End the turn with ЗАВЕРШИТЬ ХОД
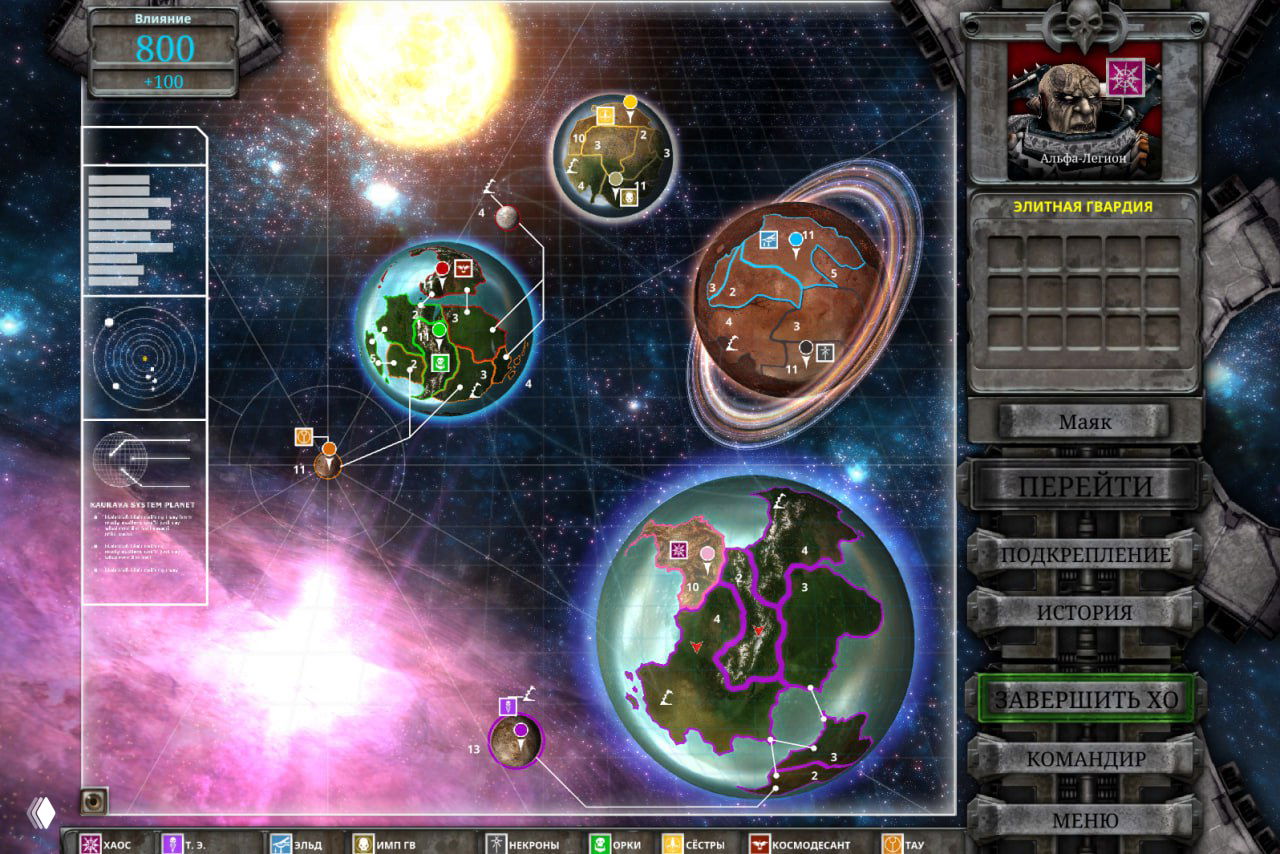 click(x=1085, y=699)
